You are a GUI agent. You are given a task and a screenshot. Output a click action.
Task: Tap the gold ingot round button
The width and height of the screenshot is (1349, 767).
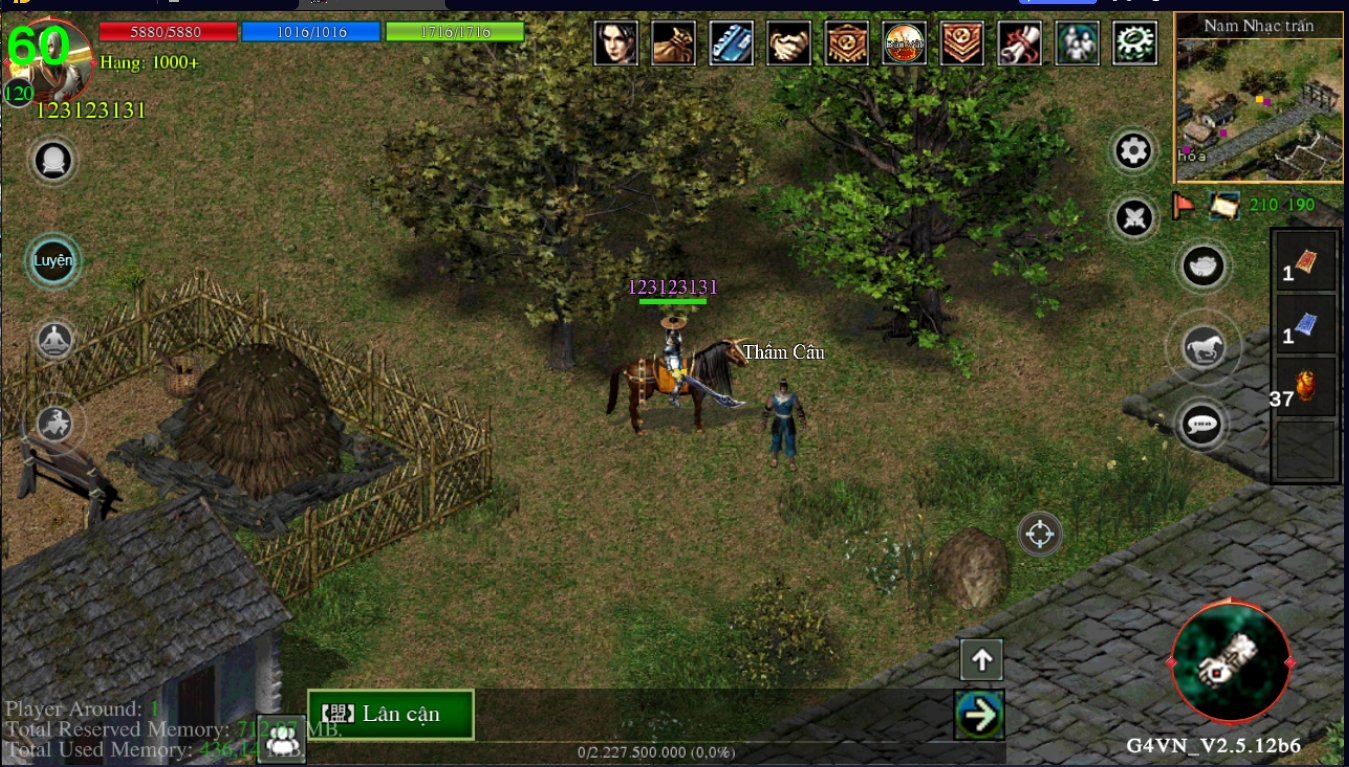[1203, 266]
